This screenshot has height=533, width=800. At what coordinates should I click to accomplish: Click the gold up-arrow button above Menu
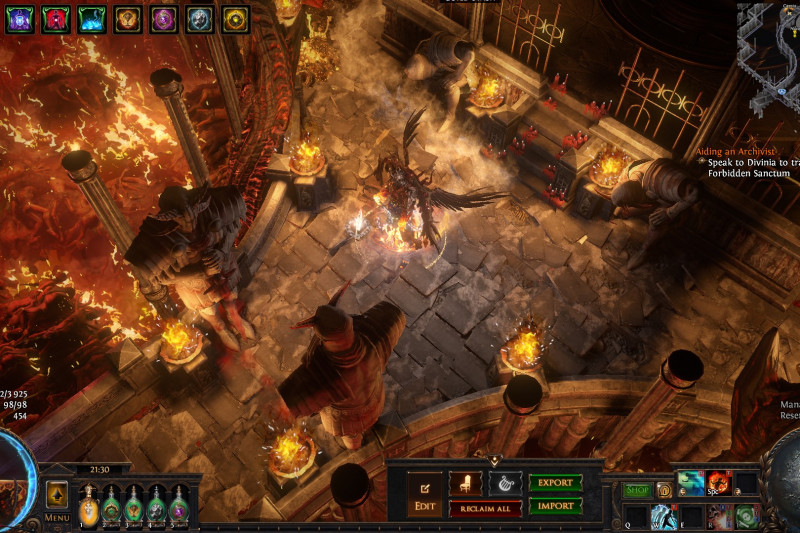pos(57,494)
